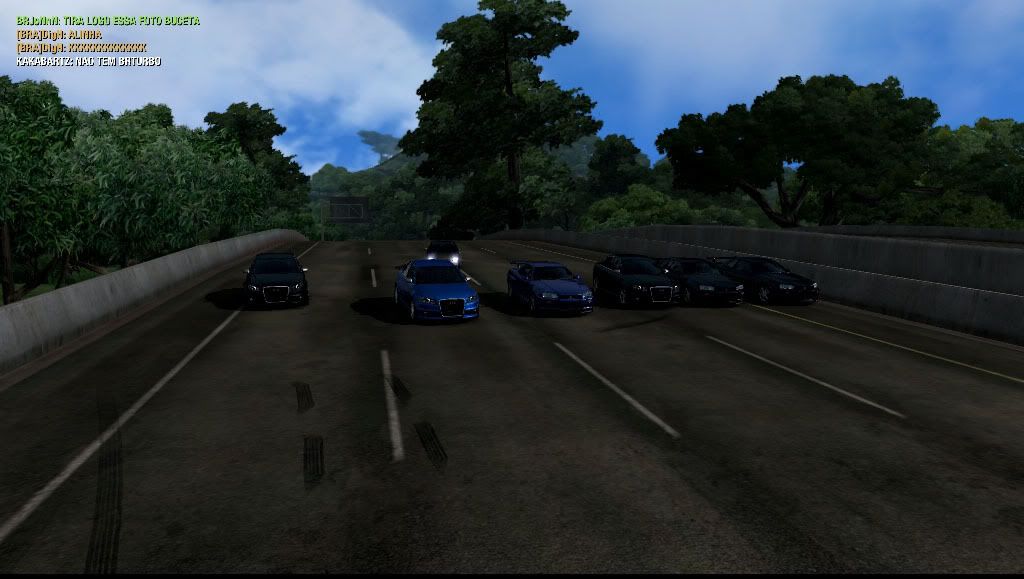The image size is (1024, 579).
Task: Select the BR.JwInni chat message
Action: pyautogui.click(x=108, y=20)
